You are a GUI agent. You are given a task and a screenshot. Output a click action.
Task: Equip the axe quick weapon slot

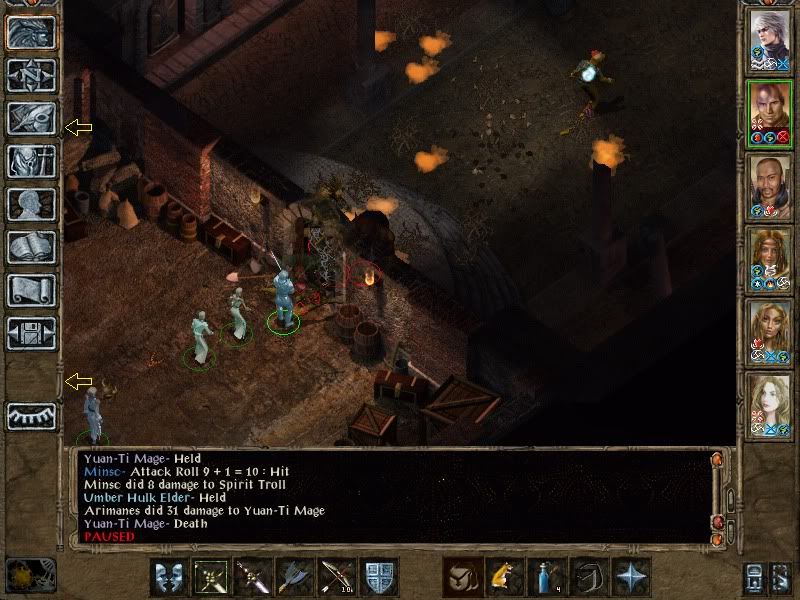[x=293, y=577]
